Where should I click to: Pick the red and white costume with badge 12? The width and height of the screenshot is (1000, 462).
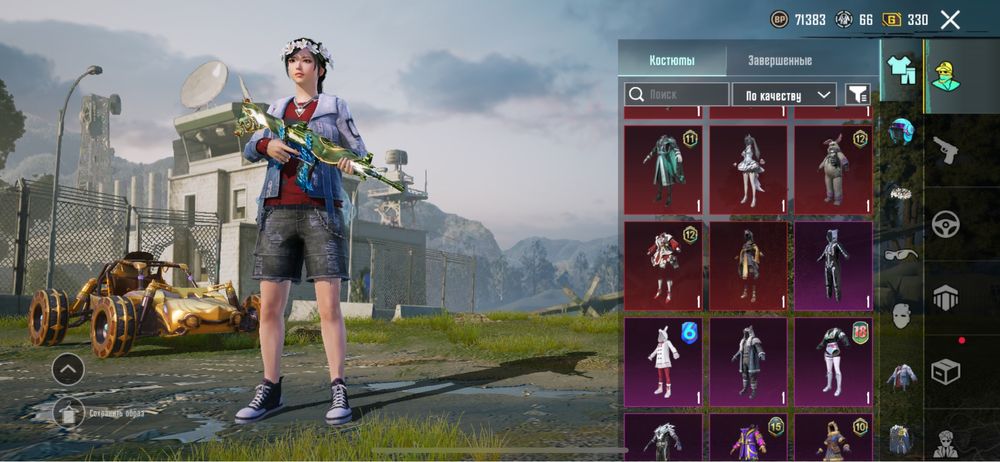[663, 265]
